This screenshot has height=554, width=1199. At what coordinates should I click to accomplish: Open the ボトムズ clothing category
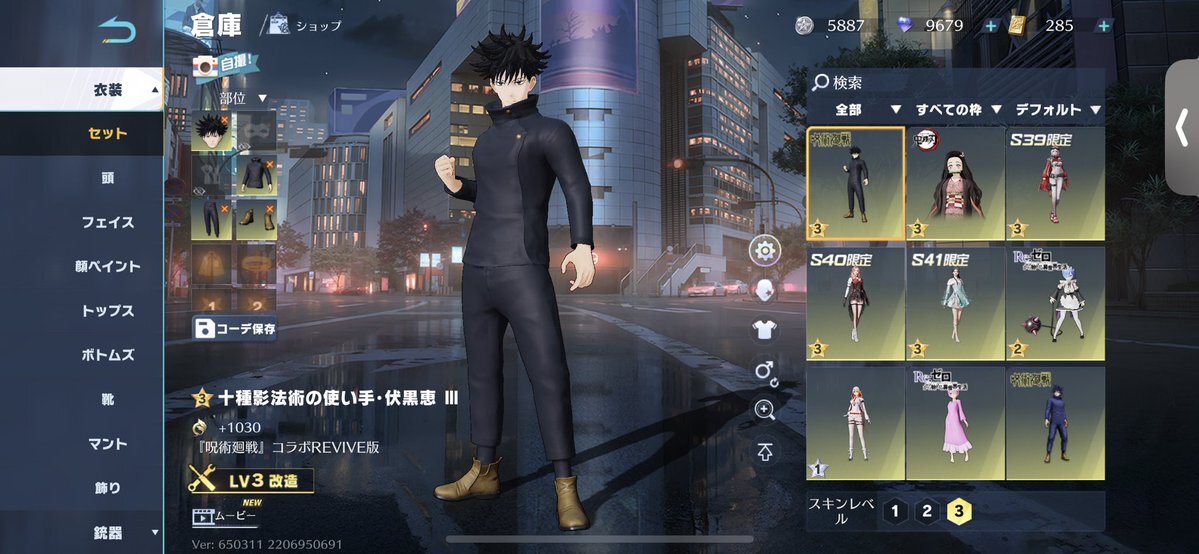[x=108, y=355]
